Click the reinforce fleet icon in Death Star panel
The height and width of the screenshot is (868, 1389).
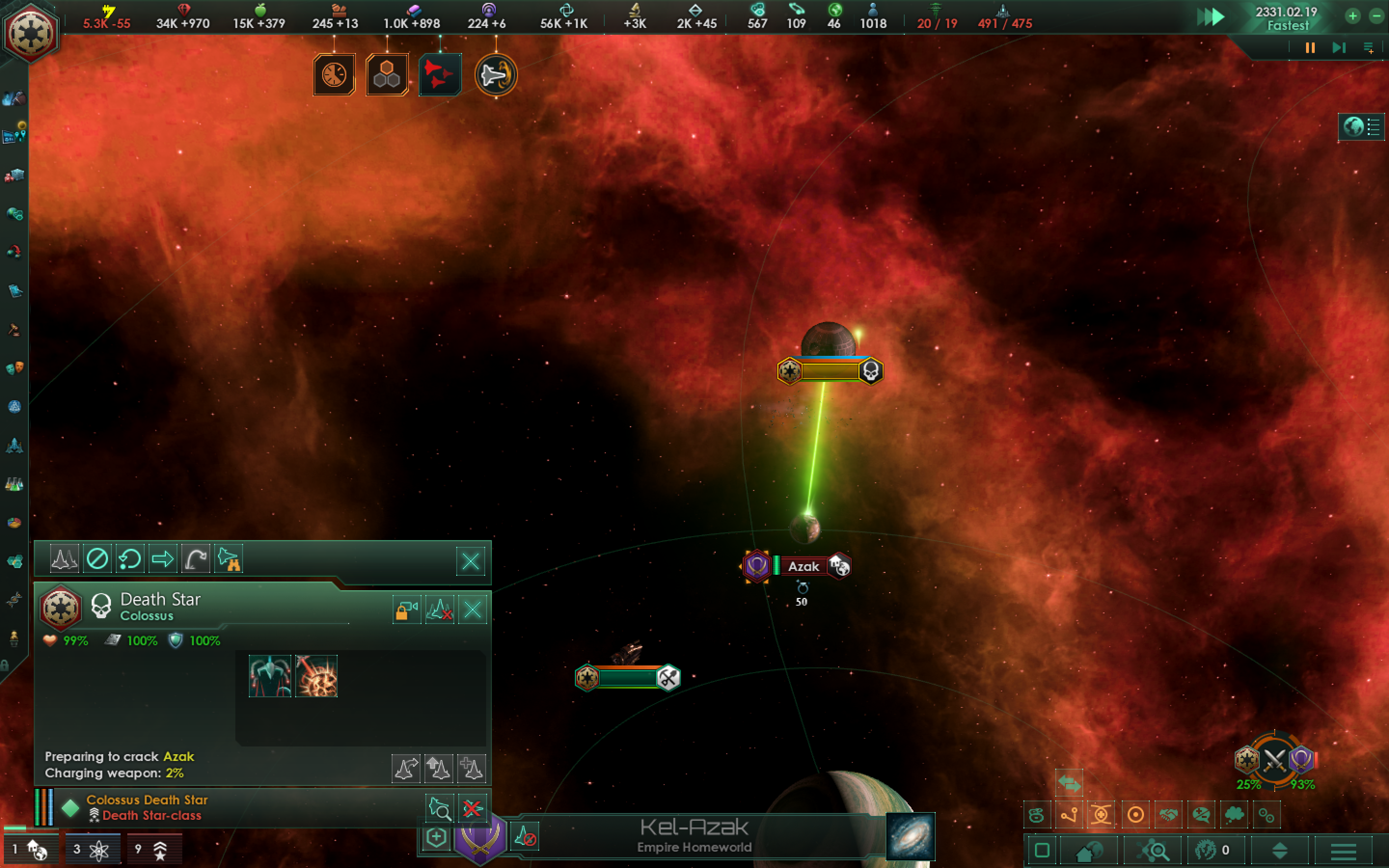pos(472,768)
